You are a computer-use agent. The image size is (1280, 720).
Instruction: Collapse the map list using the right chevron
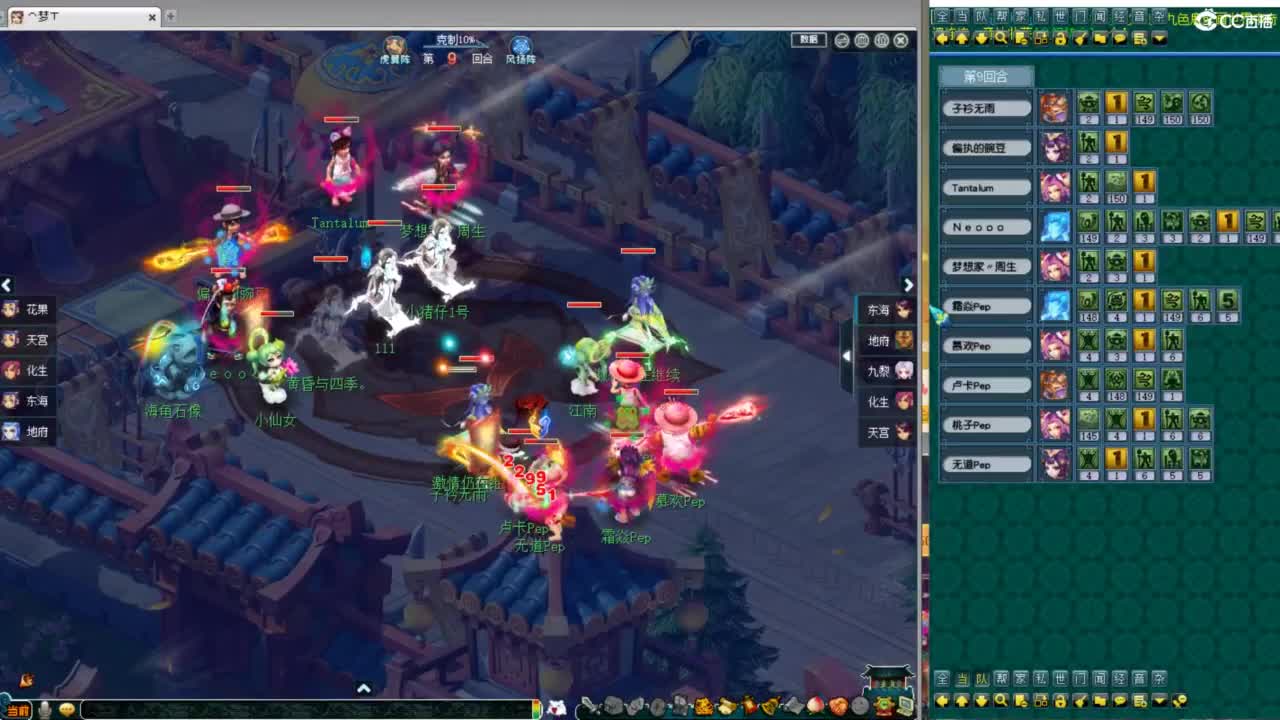tap(908, 285)
